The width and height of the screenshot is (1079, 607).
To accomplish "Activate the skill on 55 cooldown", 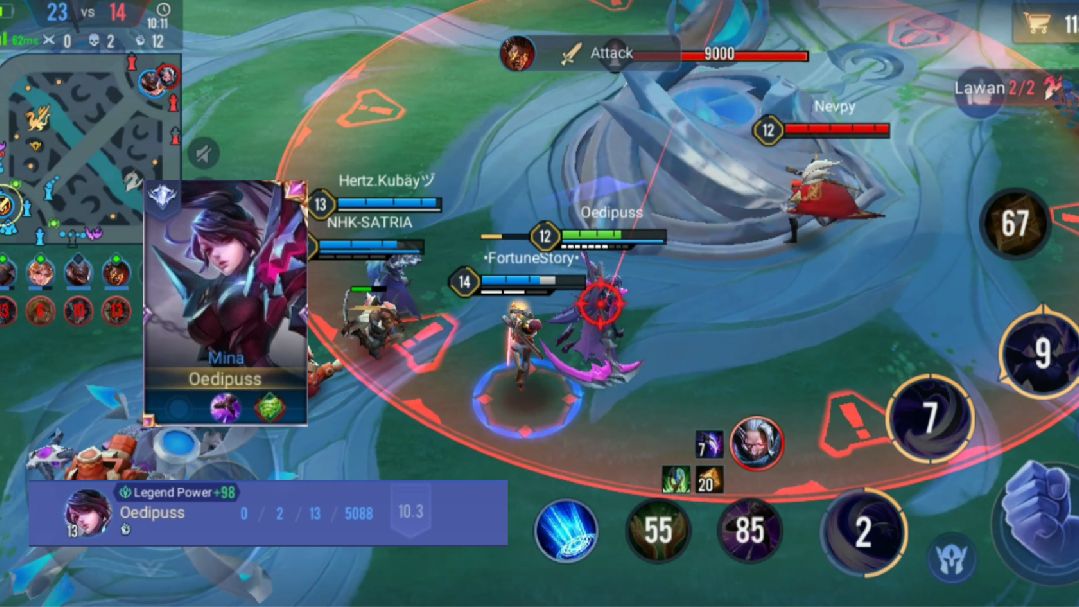I will pos(658,530).
